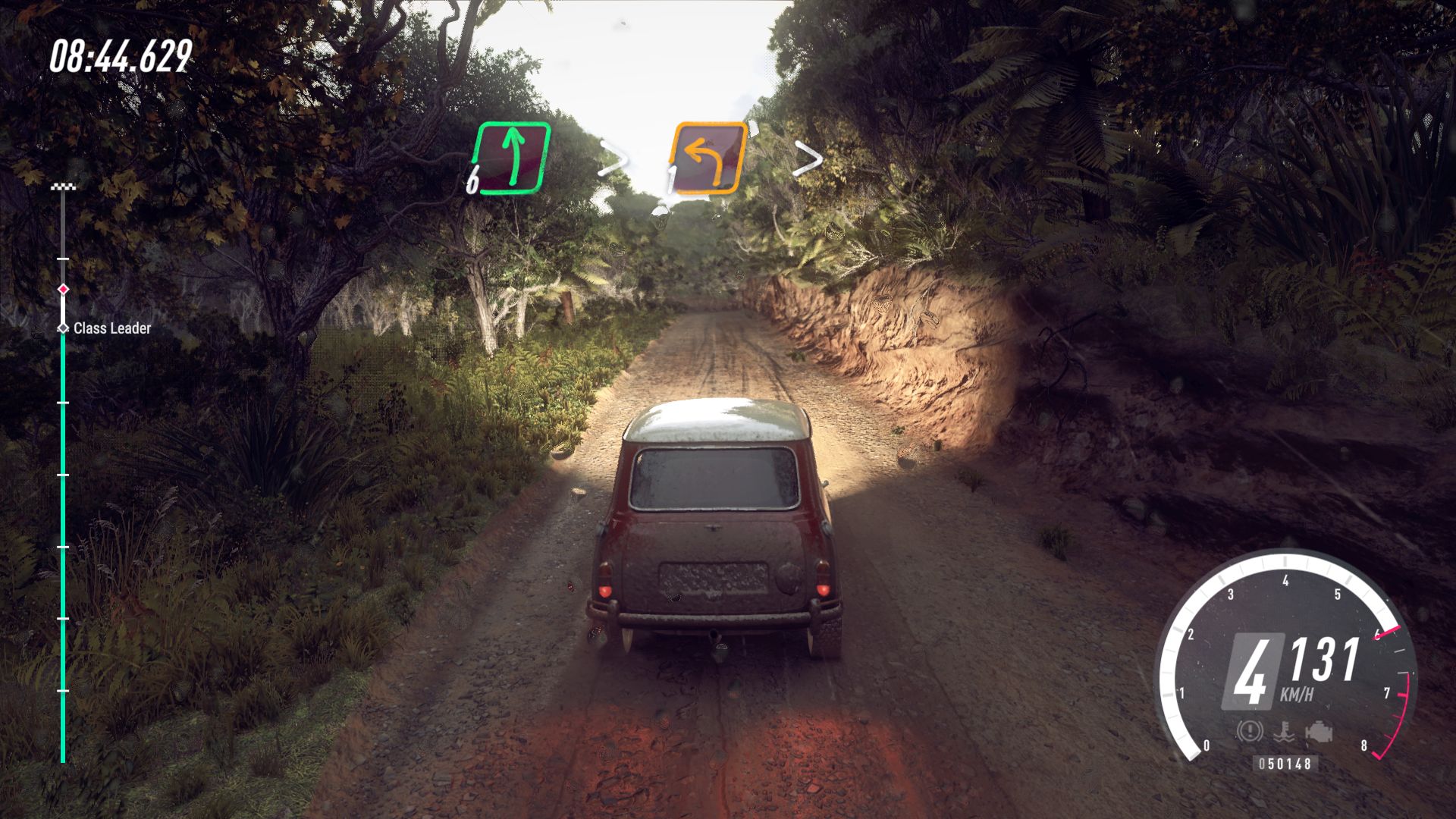1456x819 pixels.
Task: Select the orange left-turn pace note icon
Action: [x=708, y=158]
